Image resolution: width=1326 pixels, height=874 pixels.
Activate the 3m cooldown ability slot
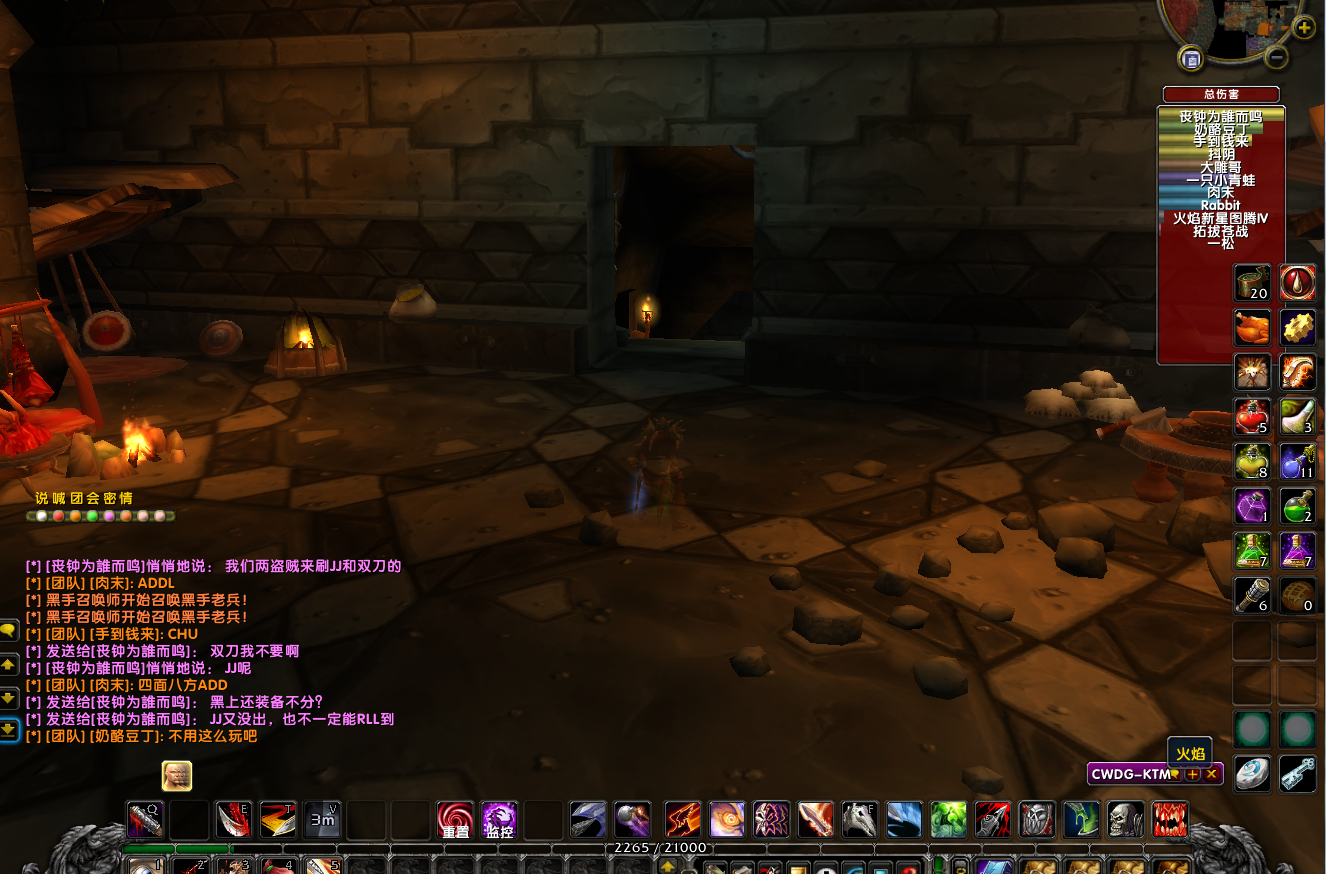coord(322,820)
